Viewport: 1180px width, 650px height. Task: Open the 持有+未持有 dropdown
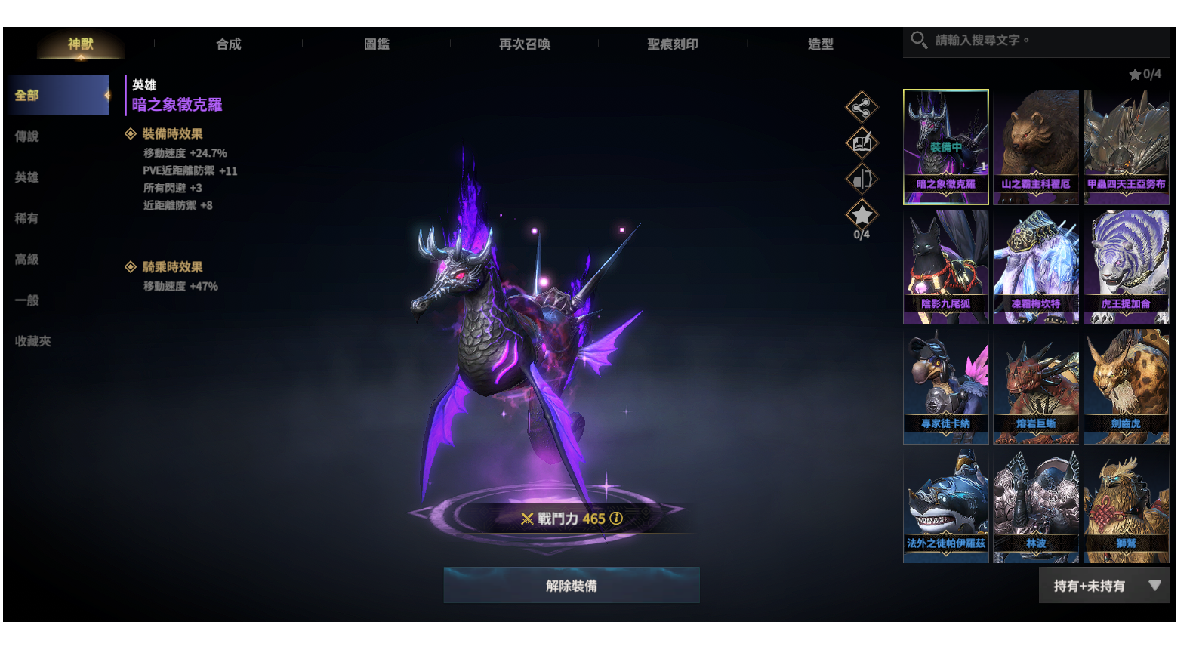pyautogui.click(x=1104, y=586)
